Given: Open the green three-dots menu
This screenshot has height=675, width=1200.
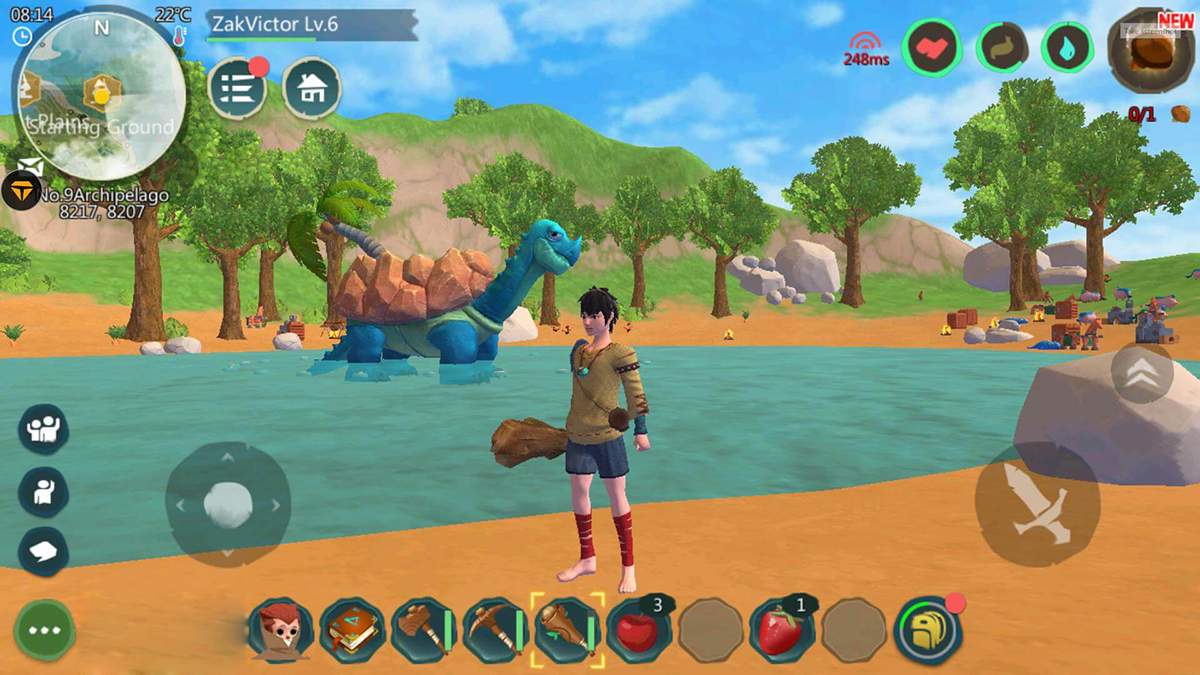Looking at the screenshot, I should tap(44, 631).
